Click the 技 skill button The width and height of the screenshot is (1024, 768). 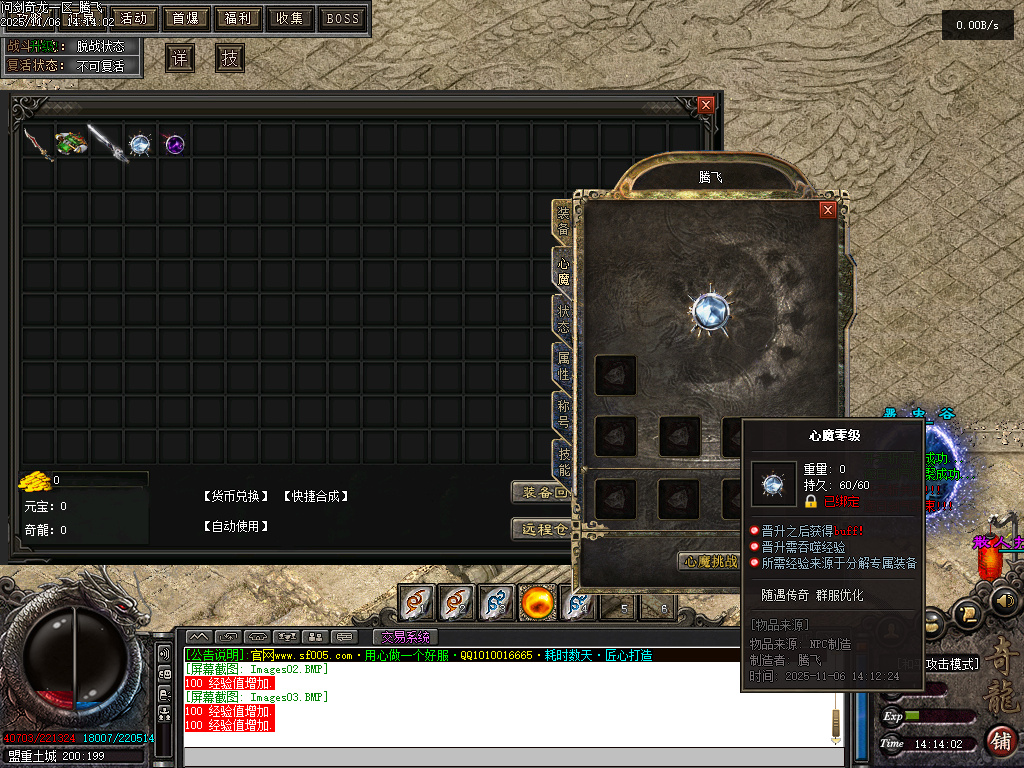(x=230, y=58)
